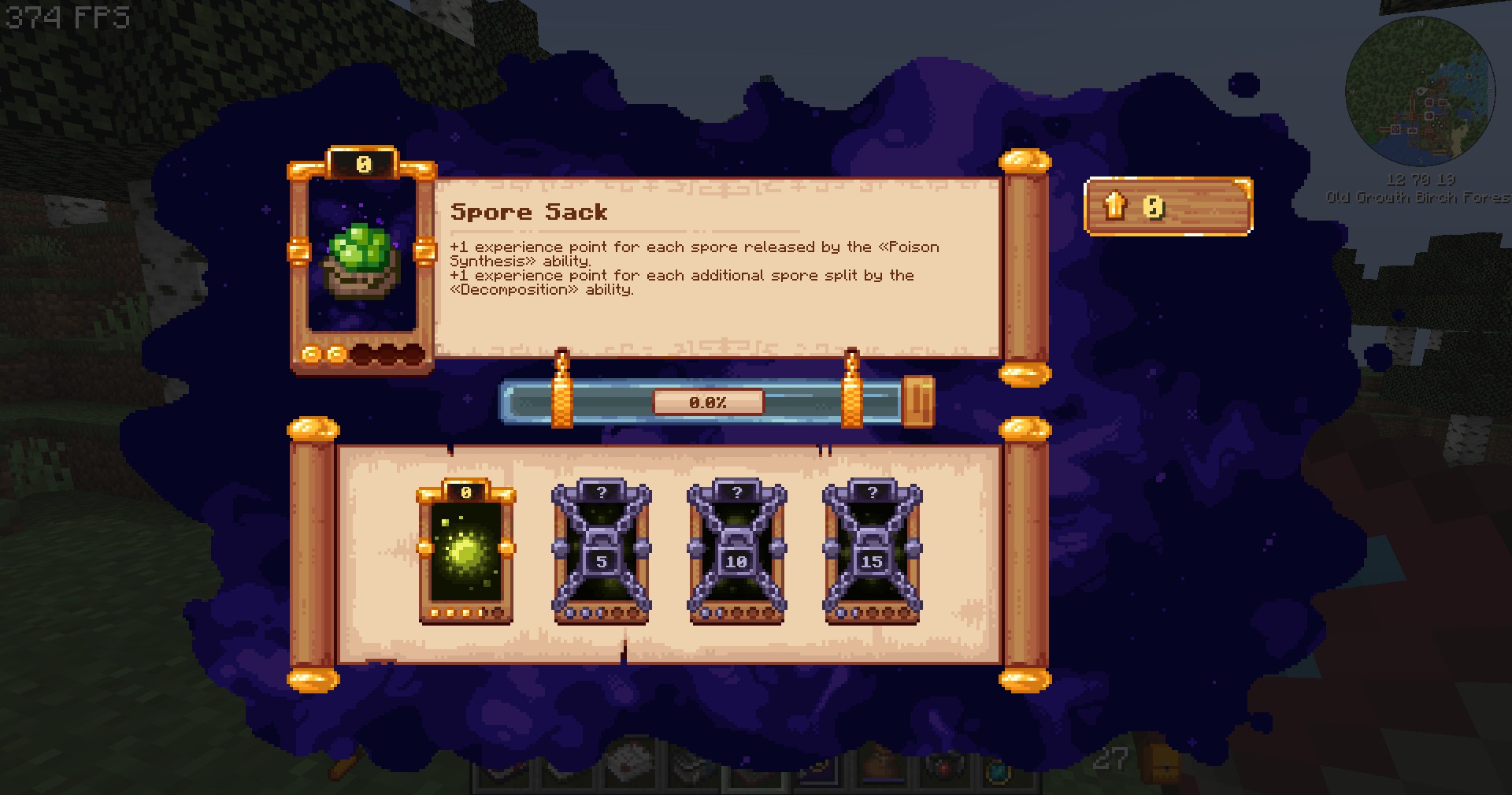This screenshot has height=795, width=1512.
Task: Click the circular minimap
Action: 1419,92
